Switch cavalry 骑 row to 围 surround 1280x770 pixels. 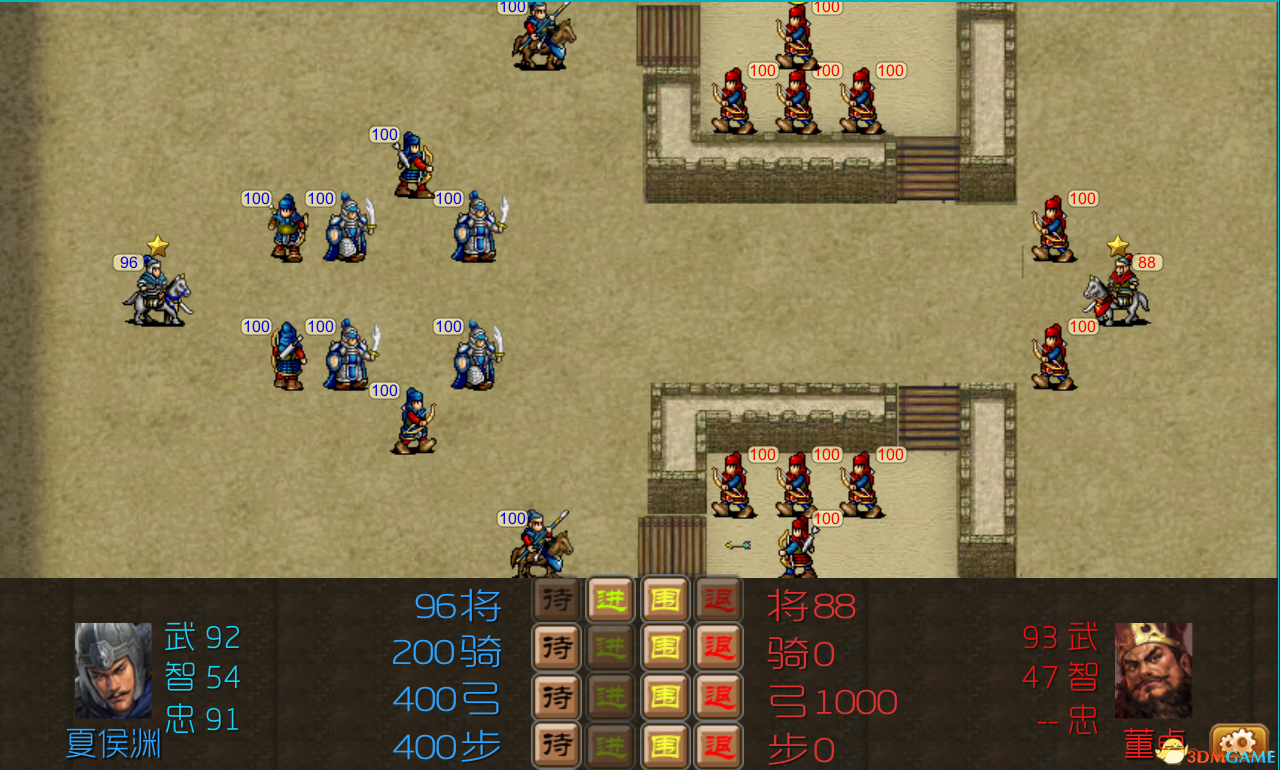click(x=665, y=650)
